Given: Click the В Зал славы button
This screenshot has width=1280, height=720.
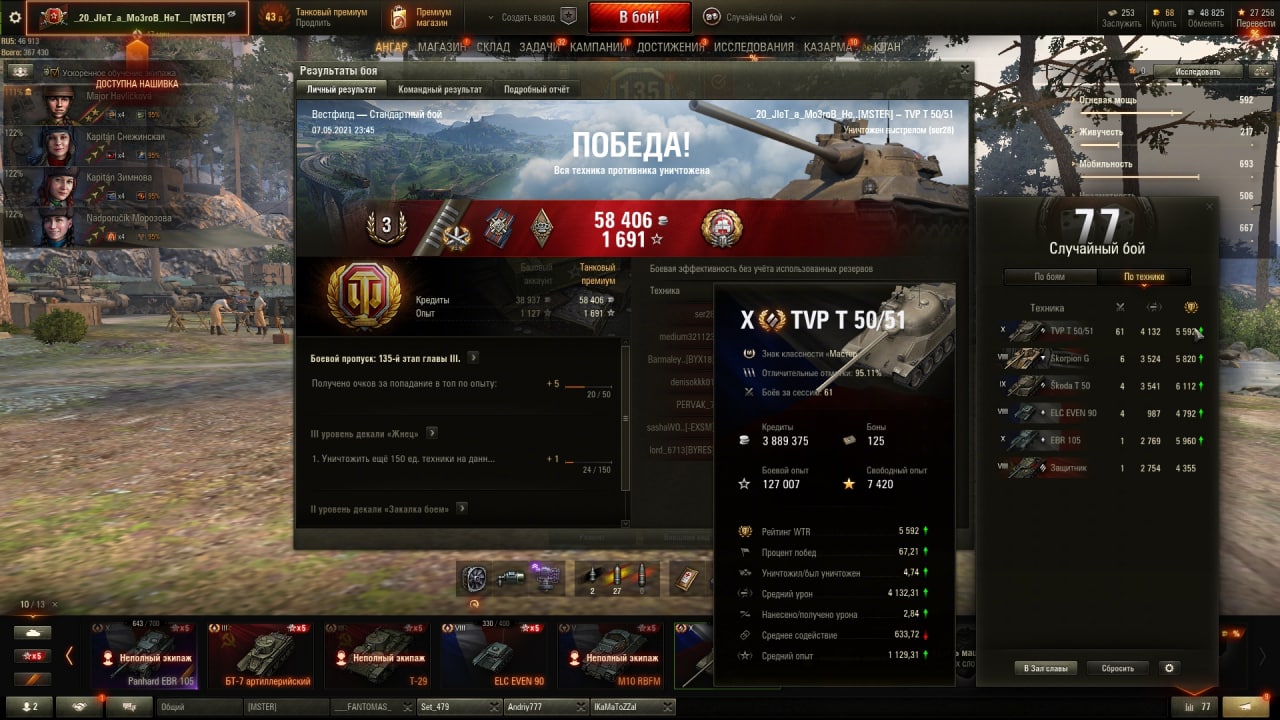Looking at the screenshot, I should click(x=1045, y=668).
